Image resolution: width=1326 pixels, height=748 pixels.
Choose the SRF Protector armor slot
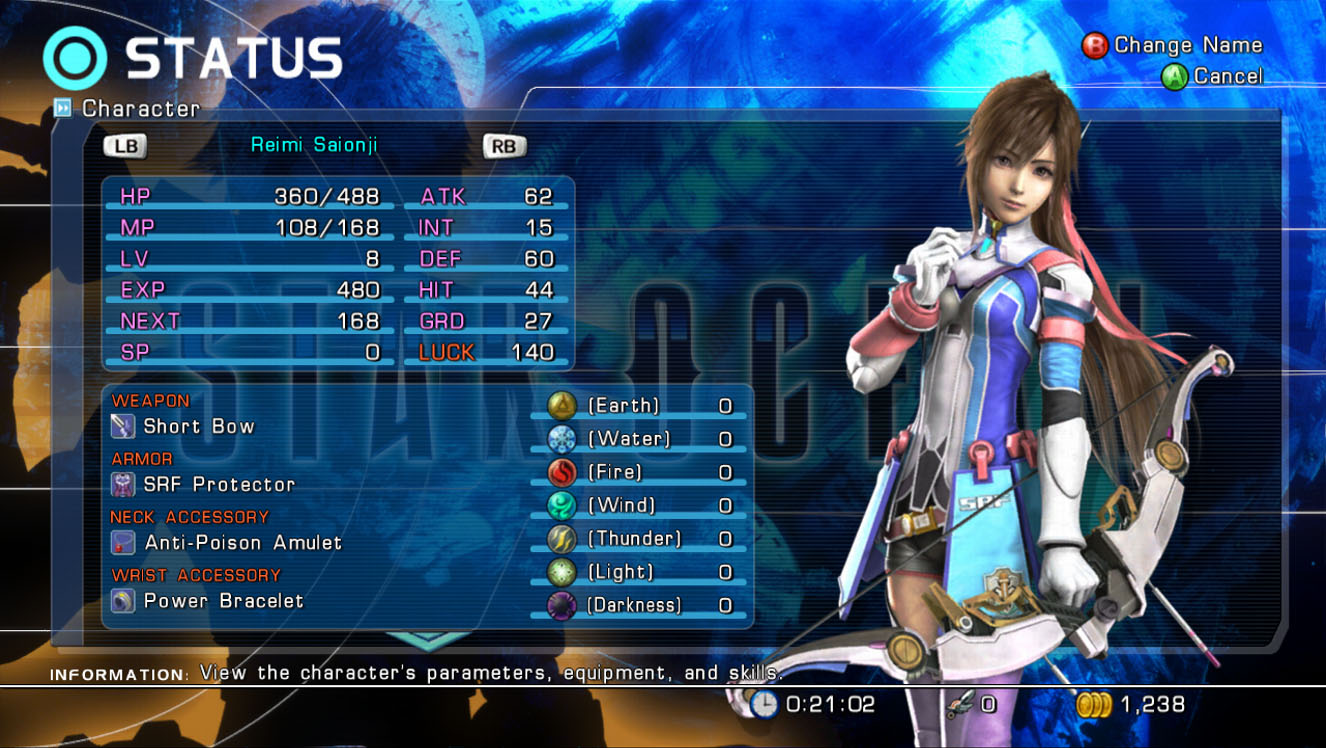point(218,485)
